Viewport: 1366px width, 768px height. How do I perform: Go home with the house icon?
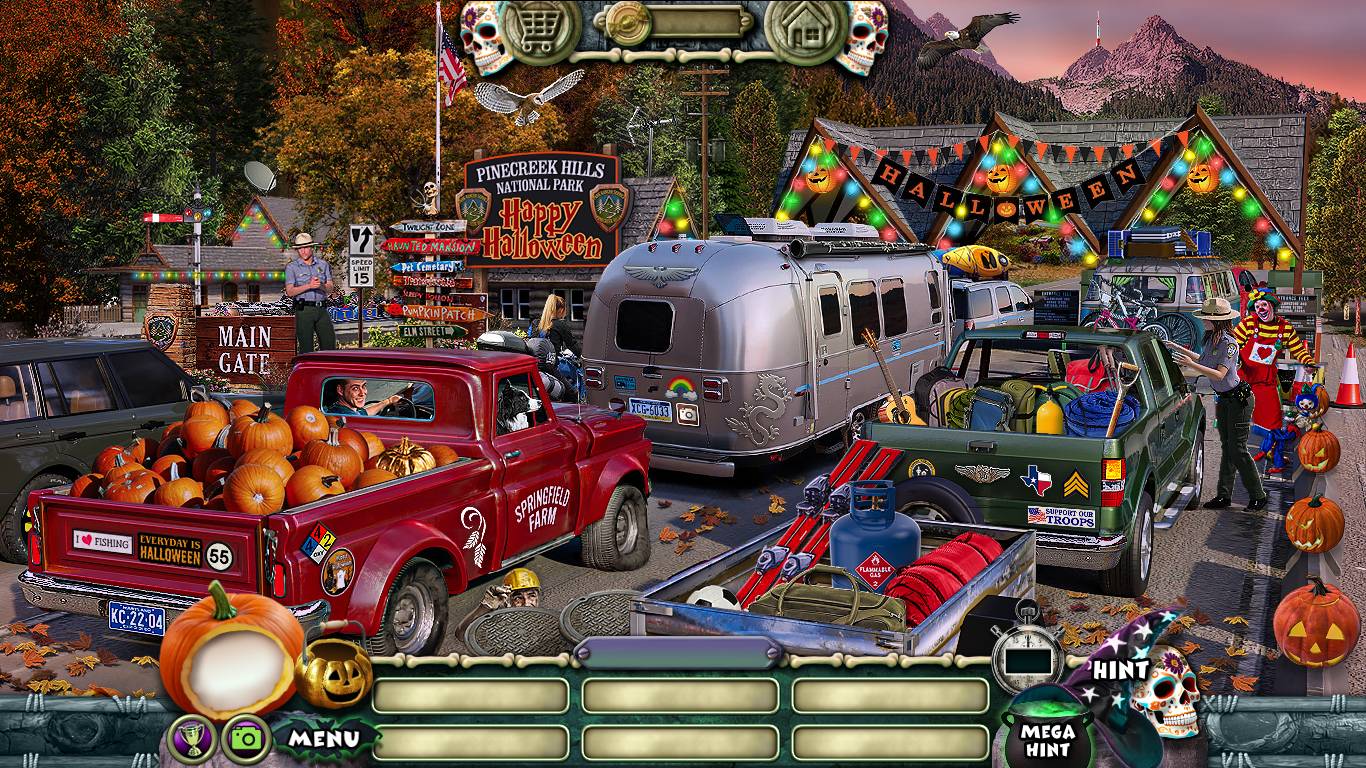click(x=804, y=28)
